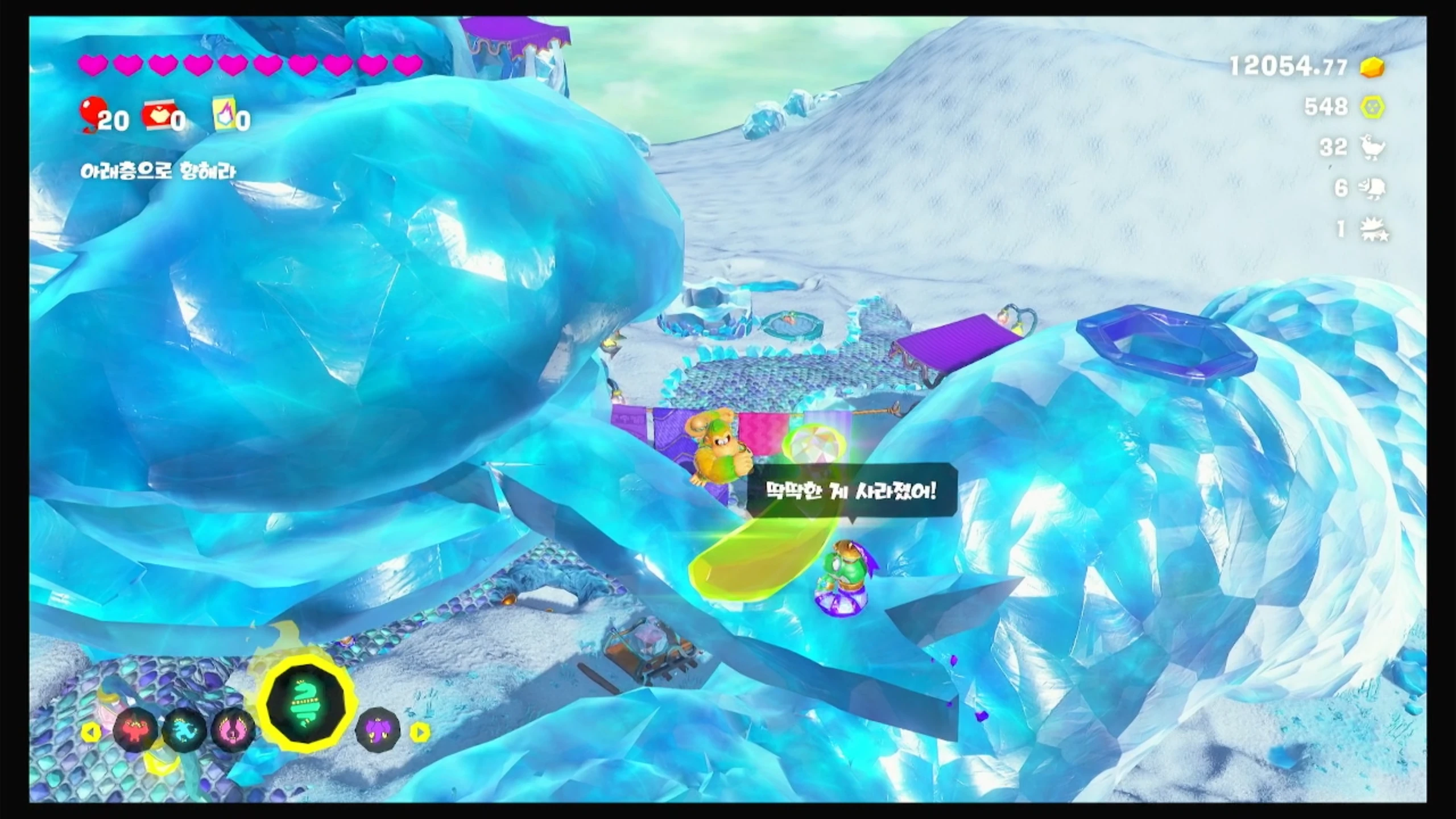Click the left arrow of the Bananza selector
Screen dimensions: 1456x819
point(91,731)
